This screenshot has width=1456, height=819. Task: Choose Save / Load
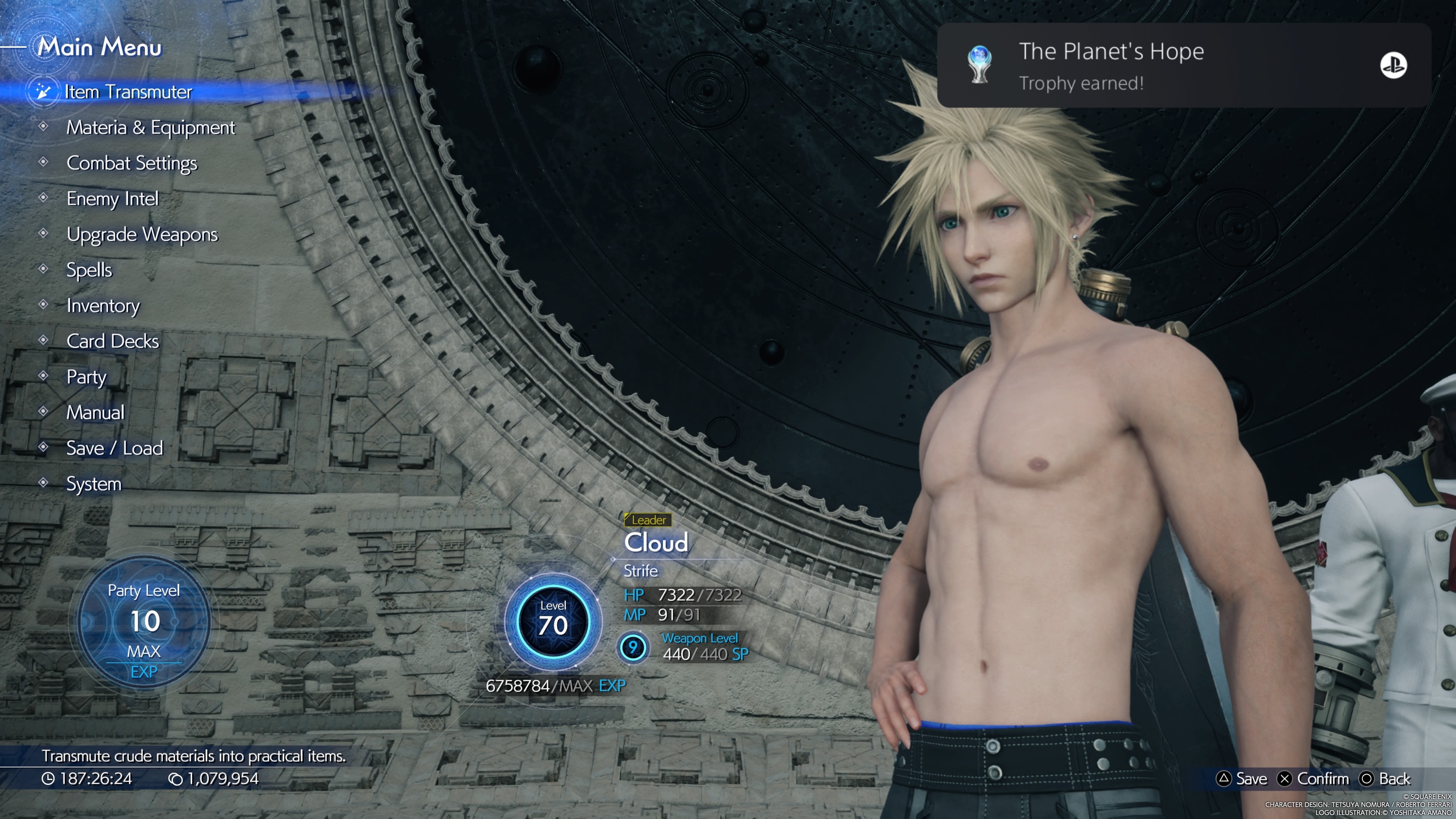(x=114, y=448)
